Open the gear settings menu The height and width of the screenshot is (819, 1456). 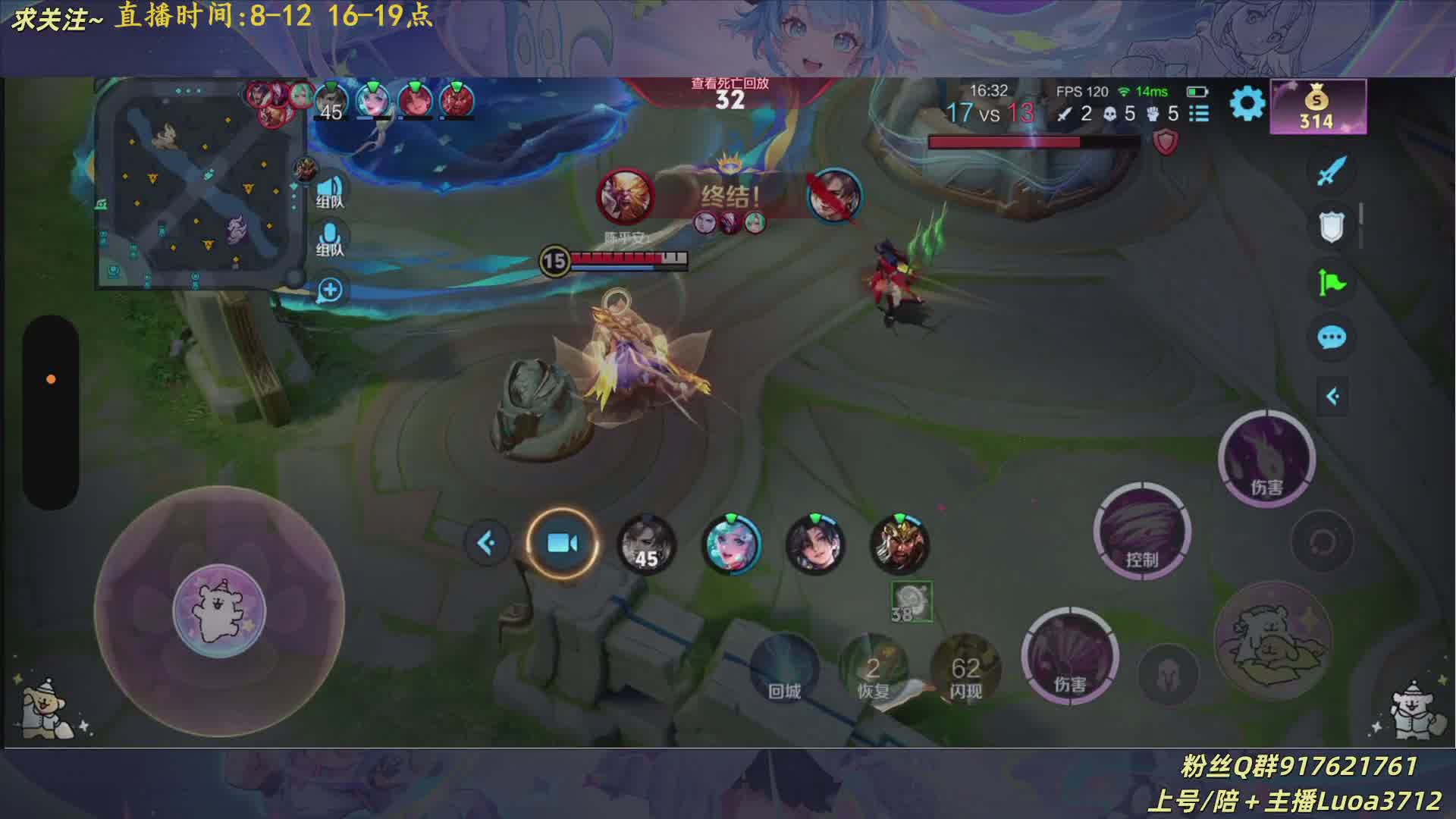[1247, 104]
